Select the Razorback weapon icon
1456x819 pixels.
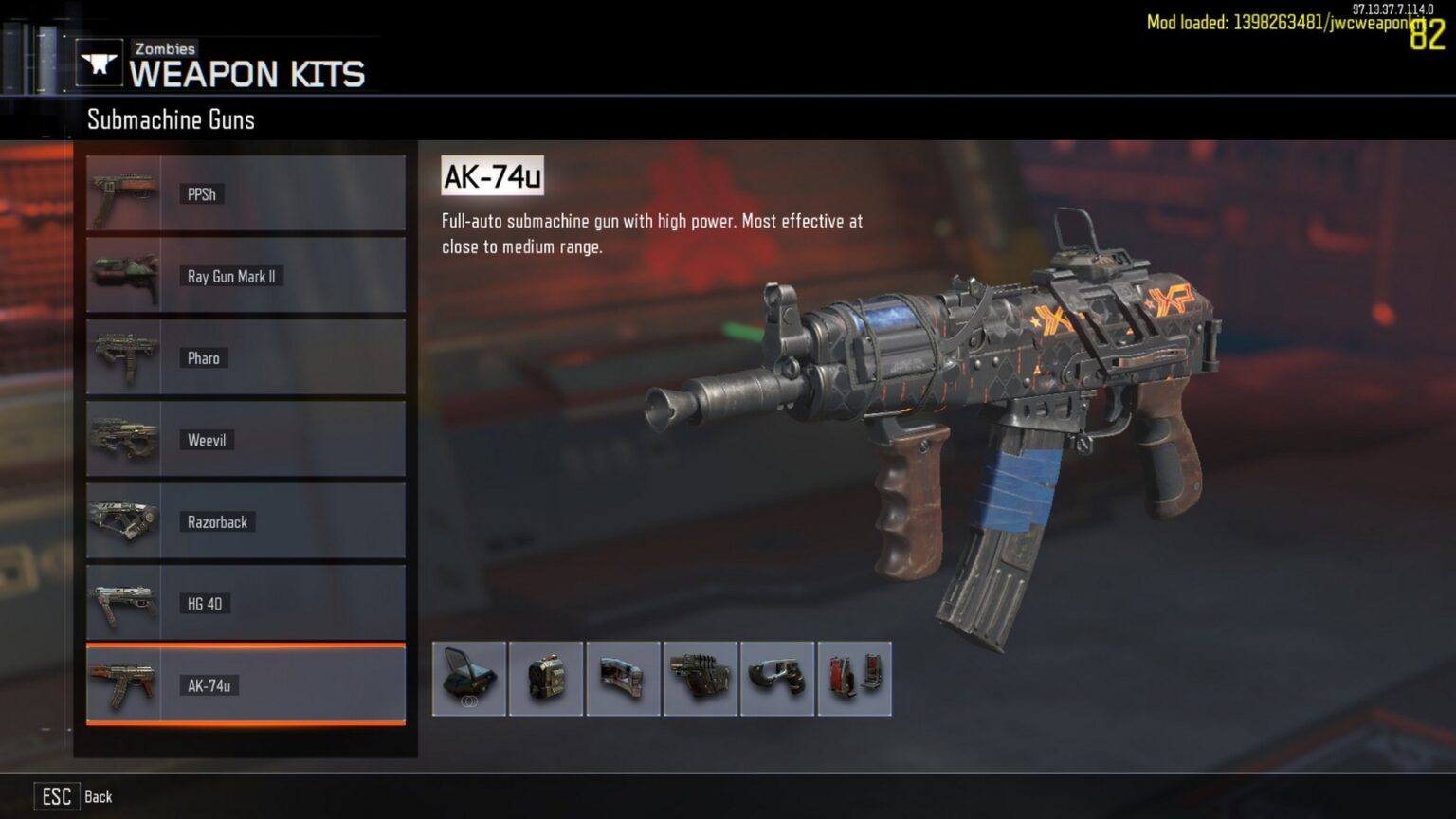(123, 519)
